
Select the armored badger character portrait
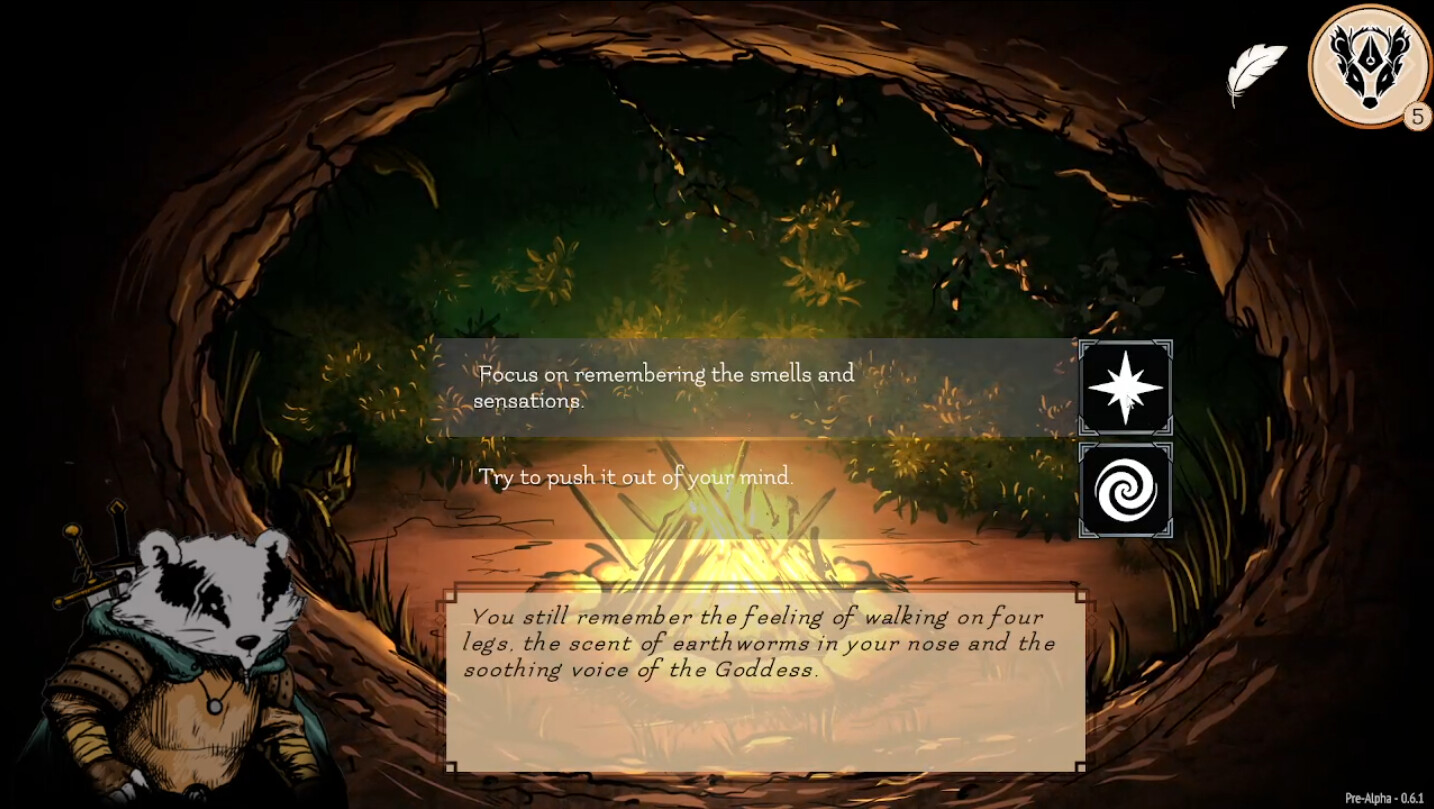point(190,650)
